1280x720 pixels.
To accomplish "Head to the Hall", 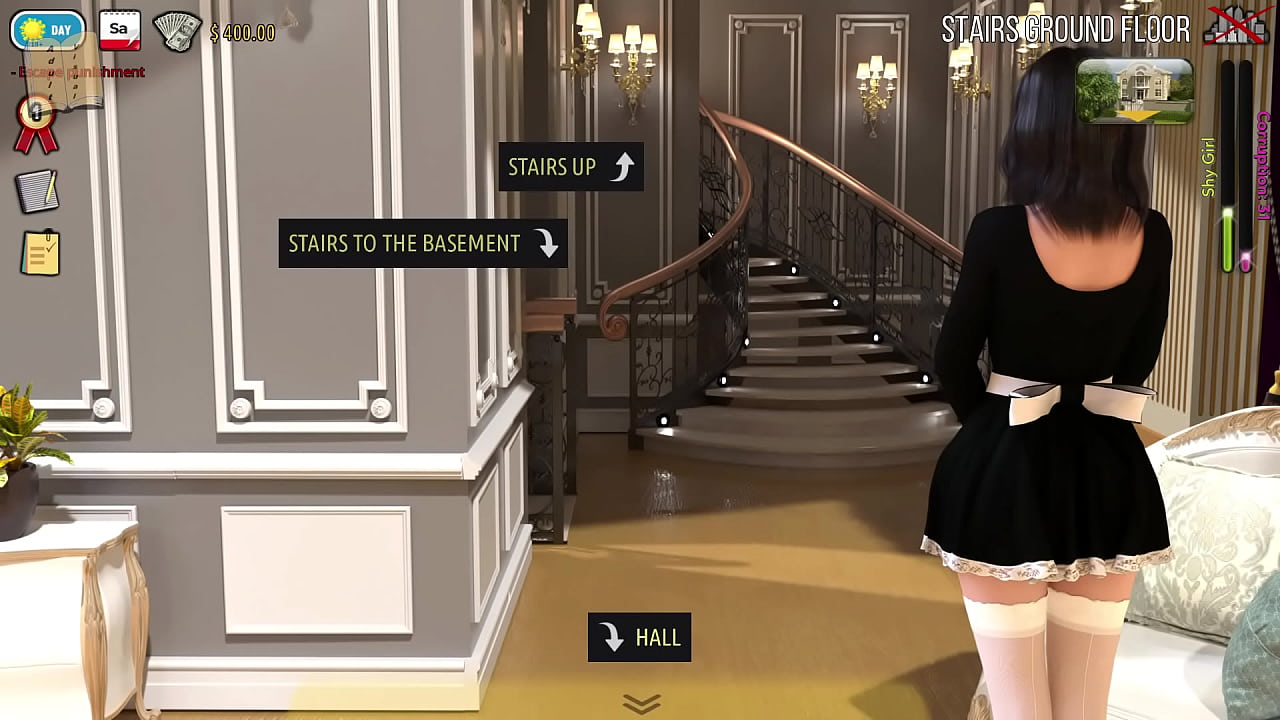I will coord(639,638).
